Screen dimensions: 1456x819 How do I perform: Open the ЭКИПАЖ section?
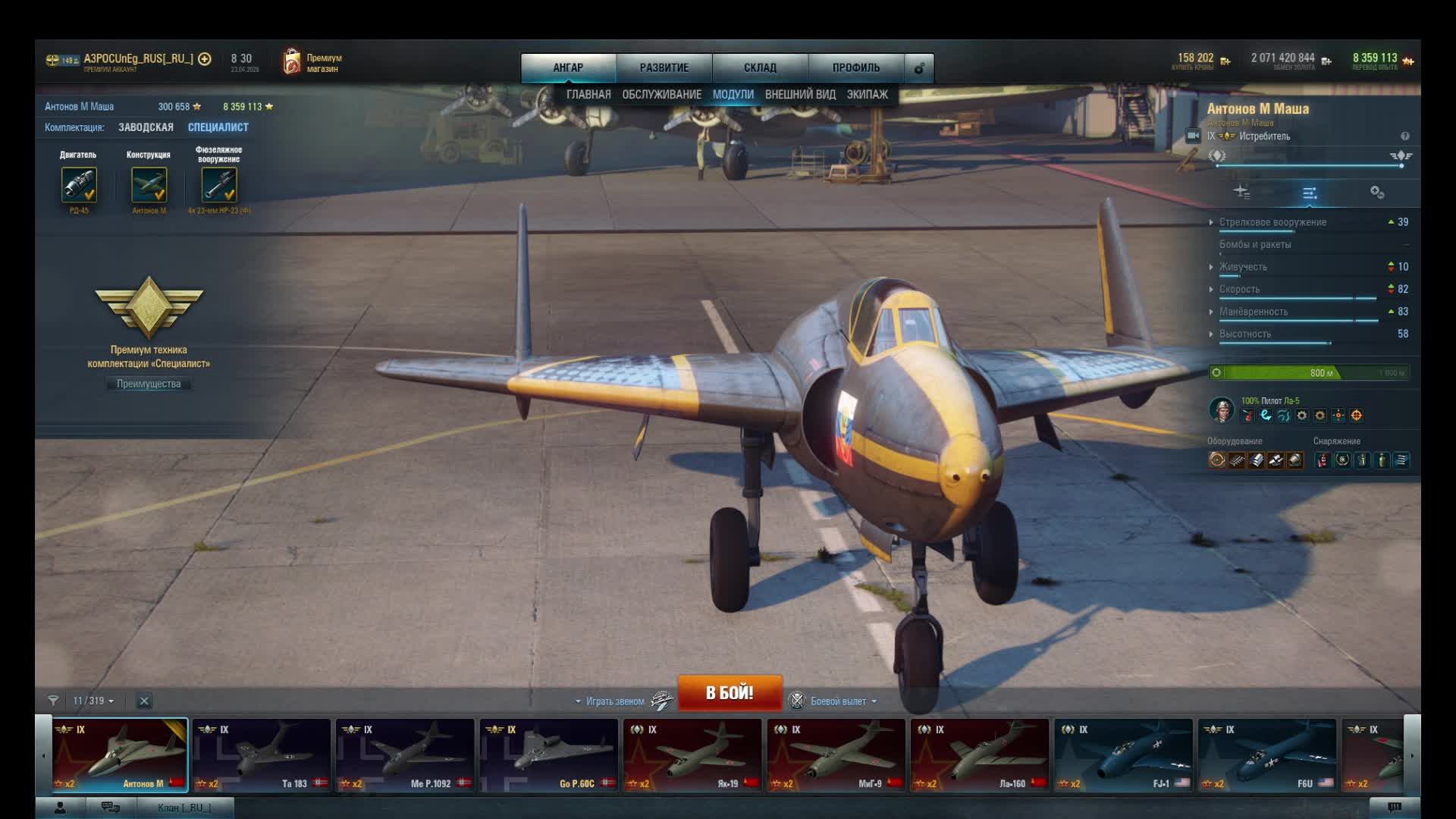click(867, 95)
